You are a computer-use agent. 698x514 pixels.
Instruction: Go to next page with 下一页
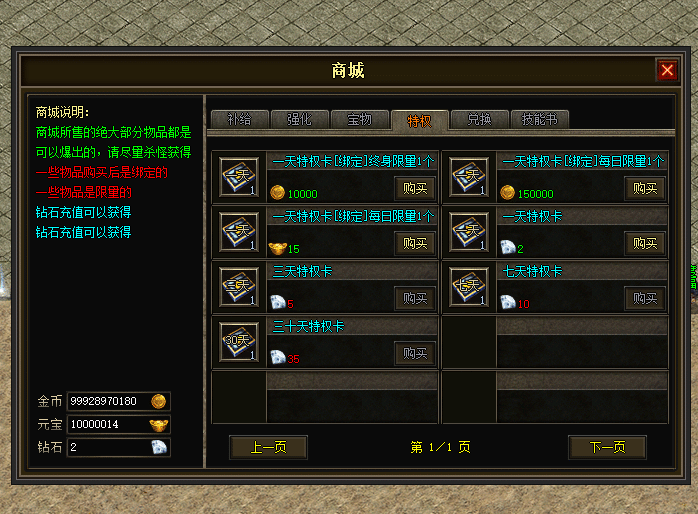[607, 447]
